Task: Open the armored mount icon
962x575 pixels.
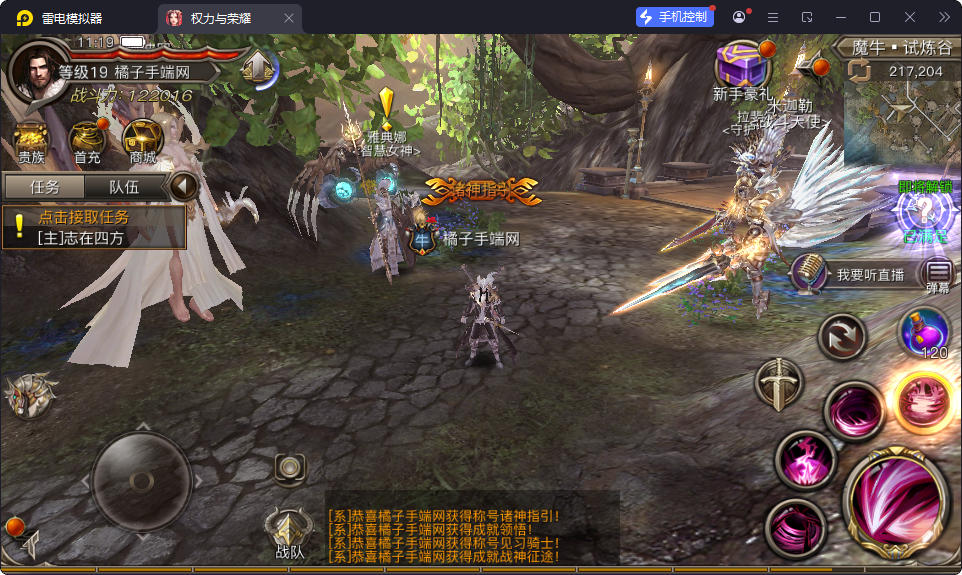Action: pos(29,396)
